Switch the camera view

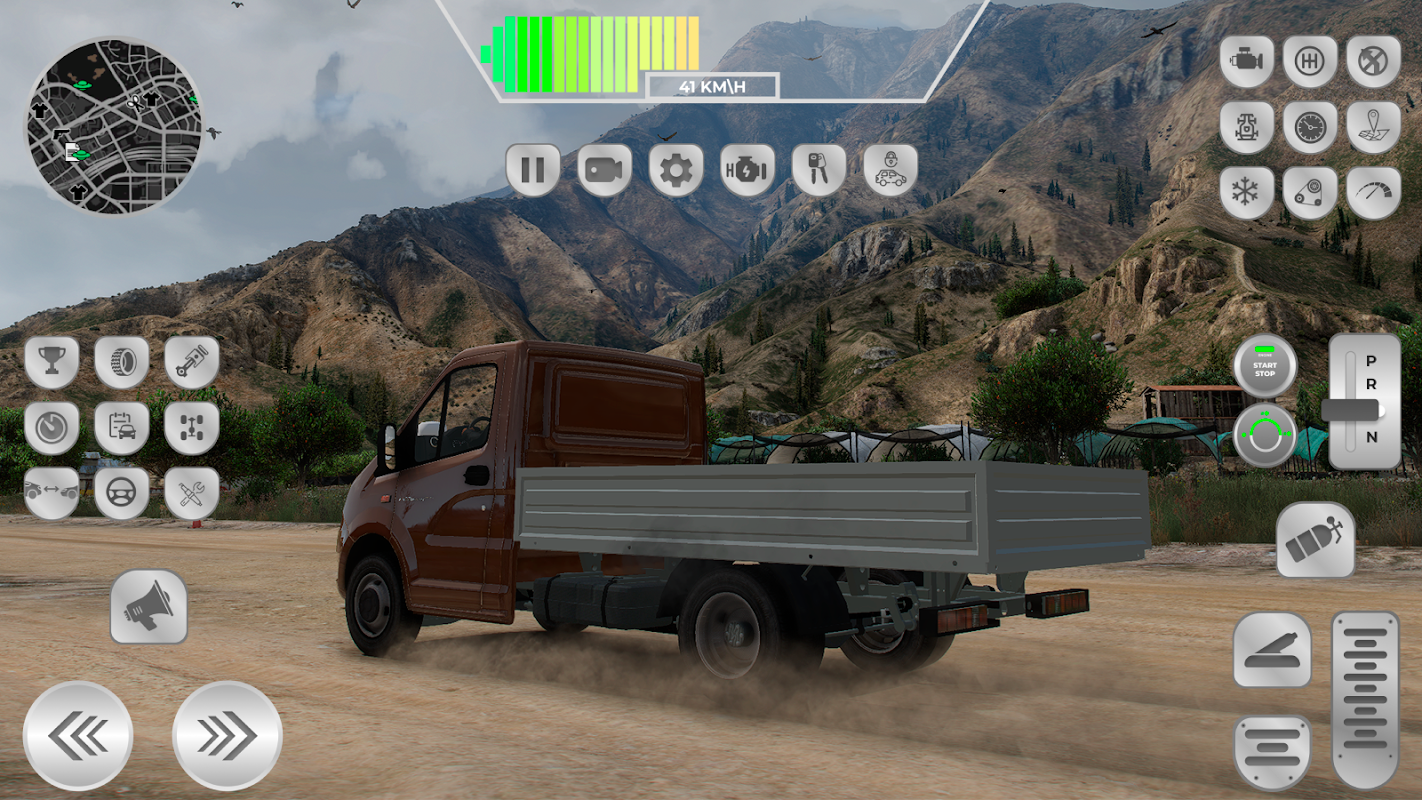[x=604, y=170]
